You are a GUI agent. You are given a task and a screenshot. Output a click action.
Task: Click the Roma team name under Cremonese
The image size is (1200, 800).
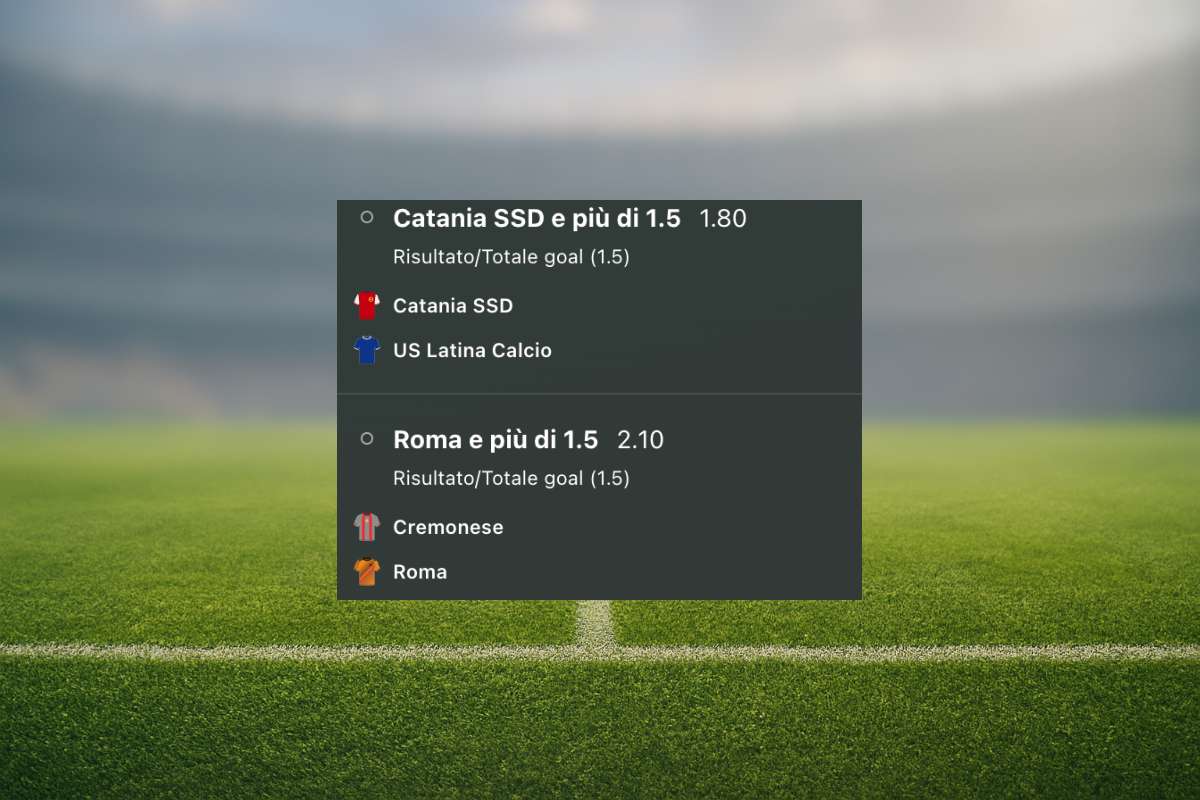tap(420, 572)
